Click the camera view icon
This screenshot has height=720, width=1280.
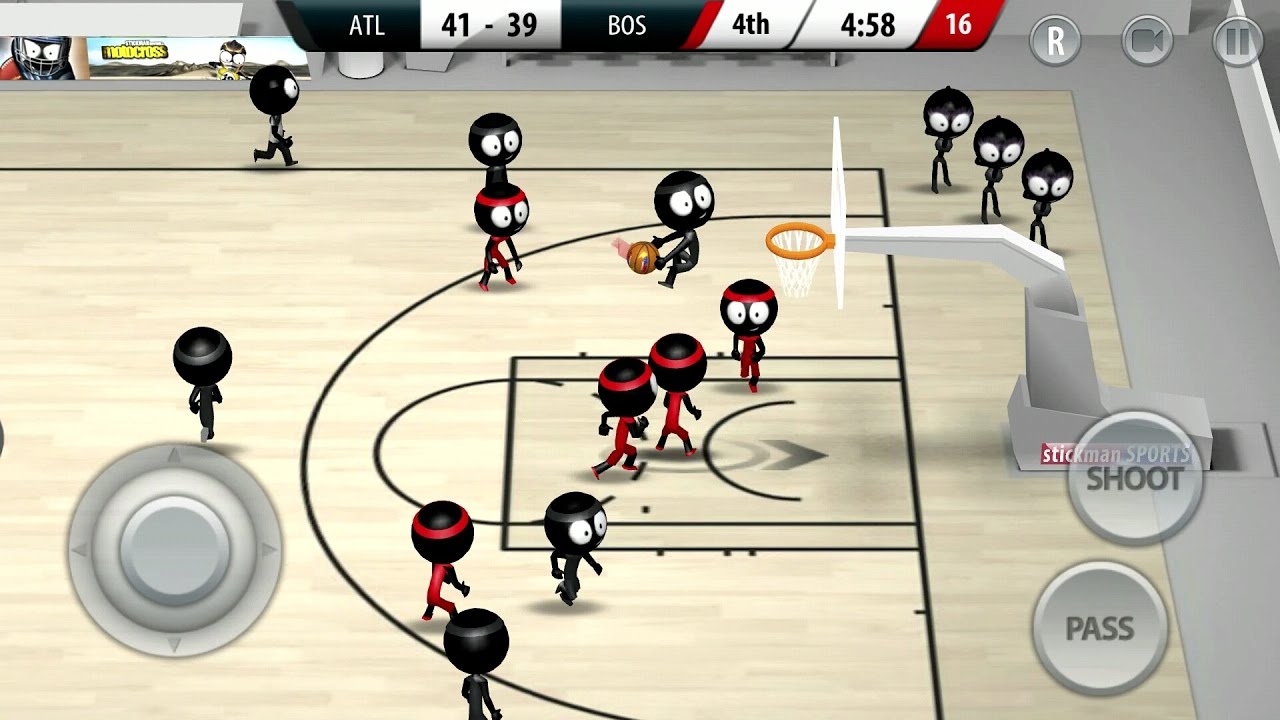tap(1147, 41)
